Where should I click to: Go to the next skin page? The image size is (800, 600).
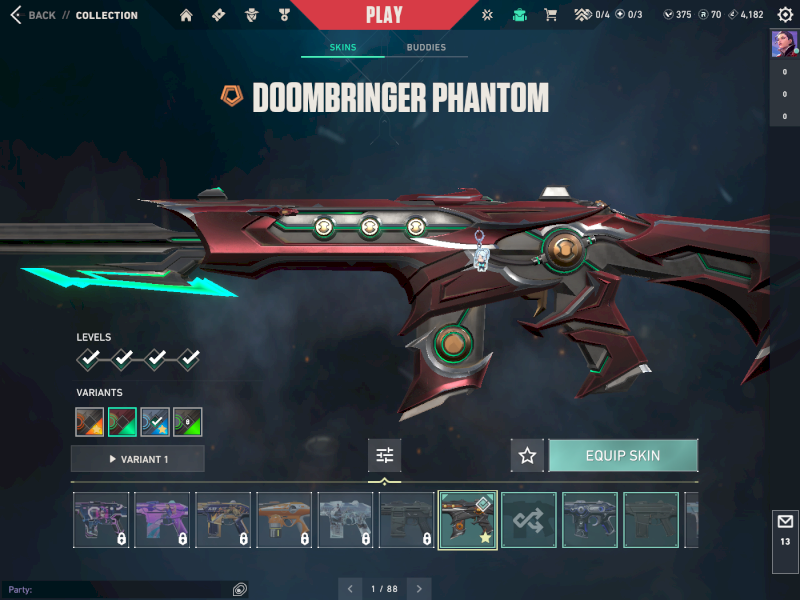pyautogui.click(x=420, y=589)
